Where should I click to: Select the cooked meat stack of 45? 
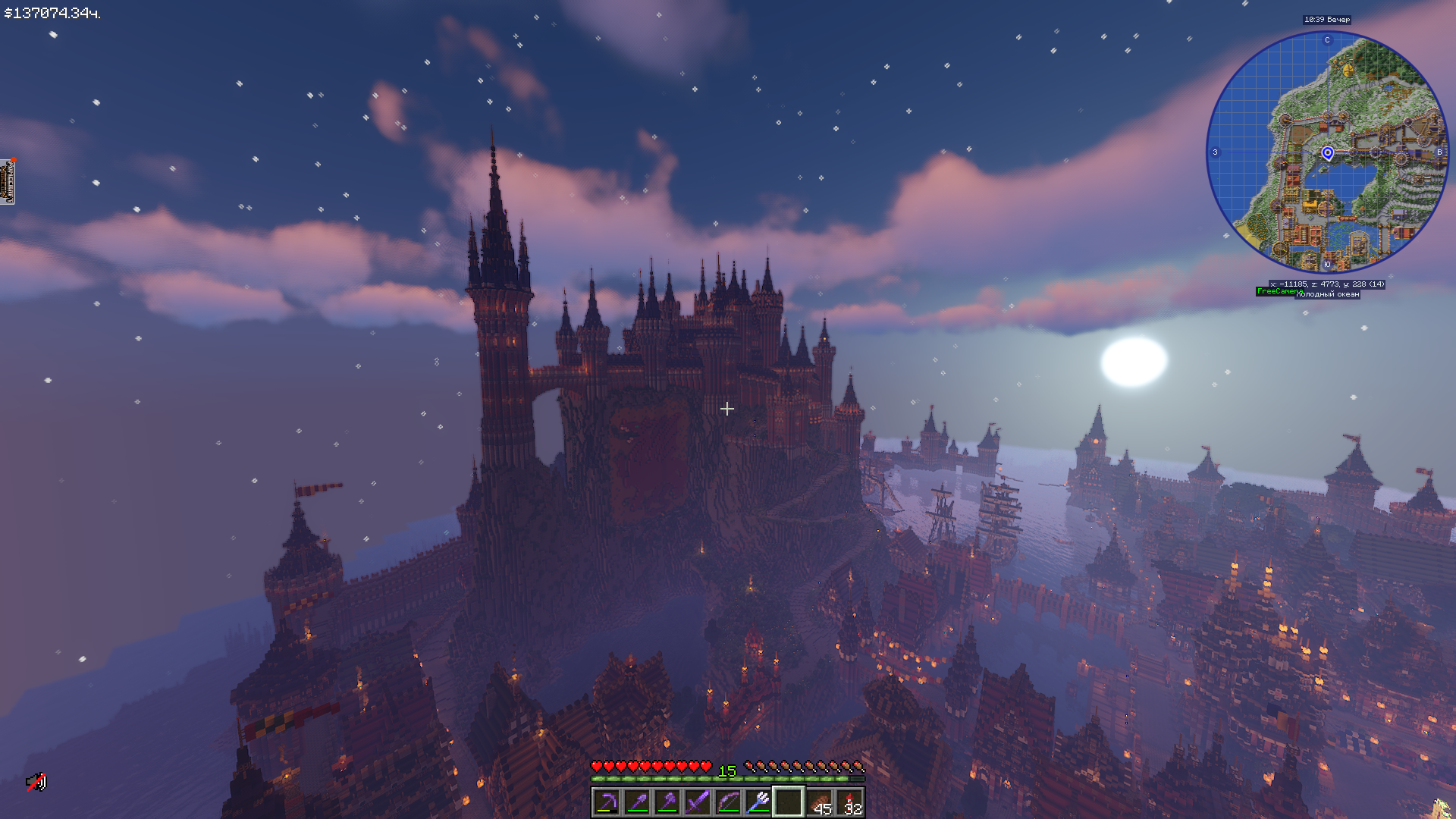point(819,802)
